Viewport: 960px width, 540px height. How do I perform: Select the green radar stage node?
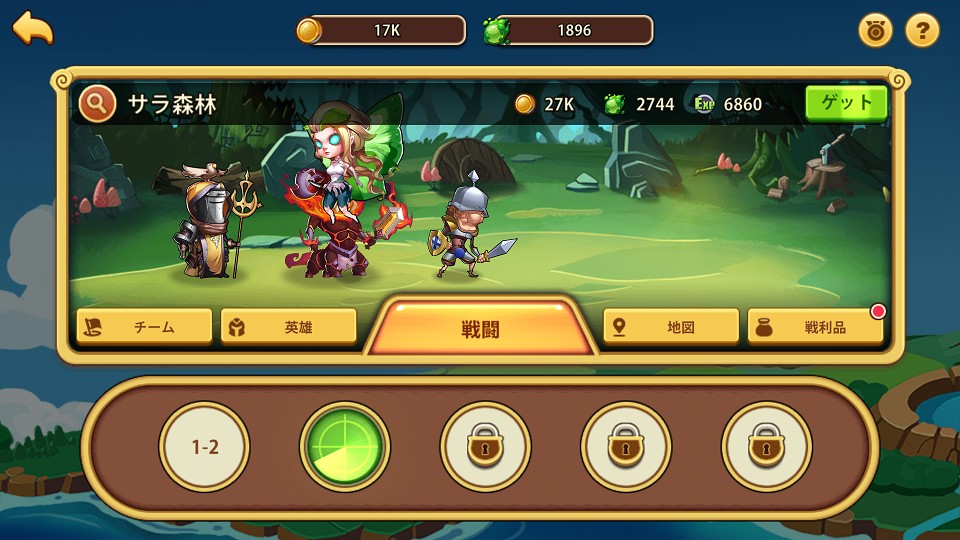tap(345, 447)
